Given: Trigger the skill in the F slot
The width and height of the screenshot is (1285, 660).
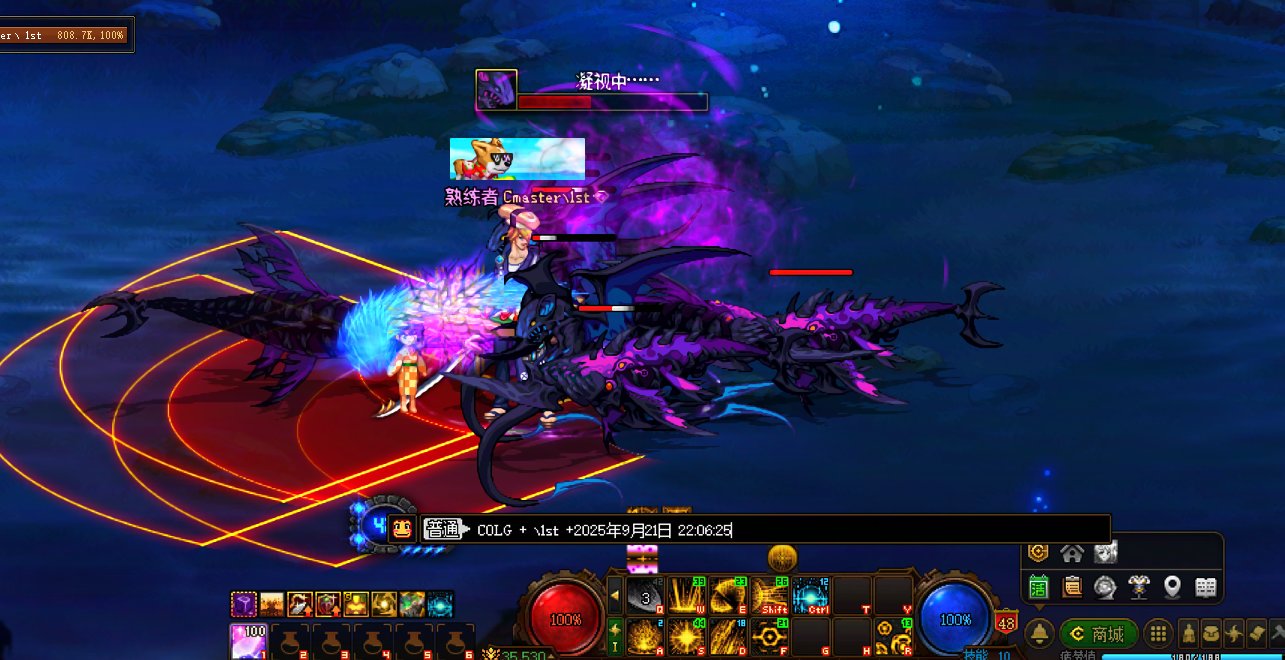Looking at the screenshot, I should [x=769, y=636].
